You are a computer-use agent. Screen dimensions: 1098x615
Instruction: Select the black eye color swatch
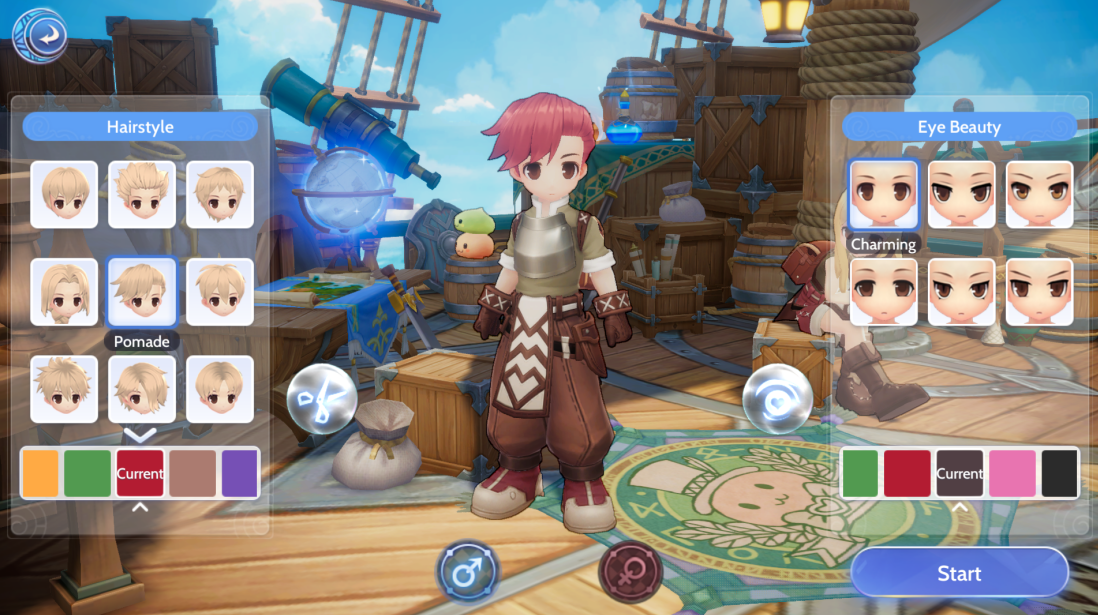1060,473
